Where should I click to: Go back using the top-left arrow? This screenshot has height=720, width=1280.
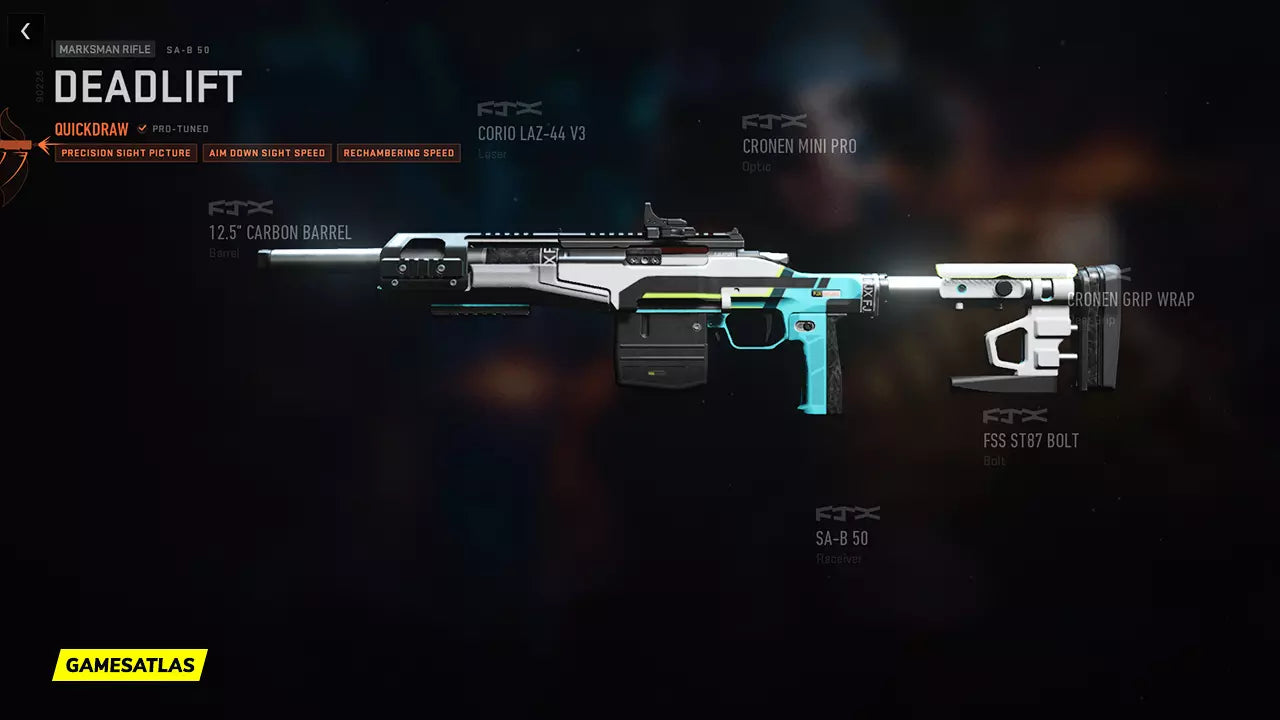pos(25,31)
